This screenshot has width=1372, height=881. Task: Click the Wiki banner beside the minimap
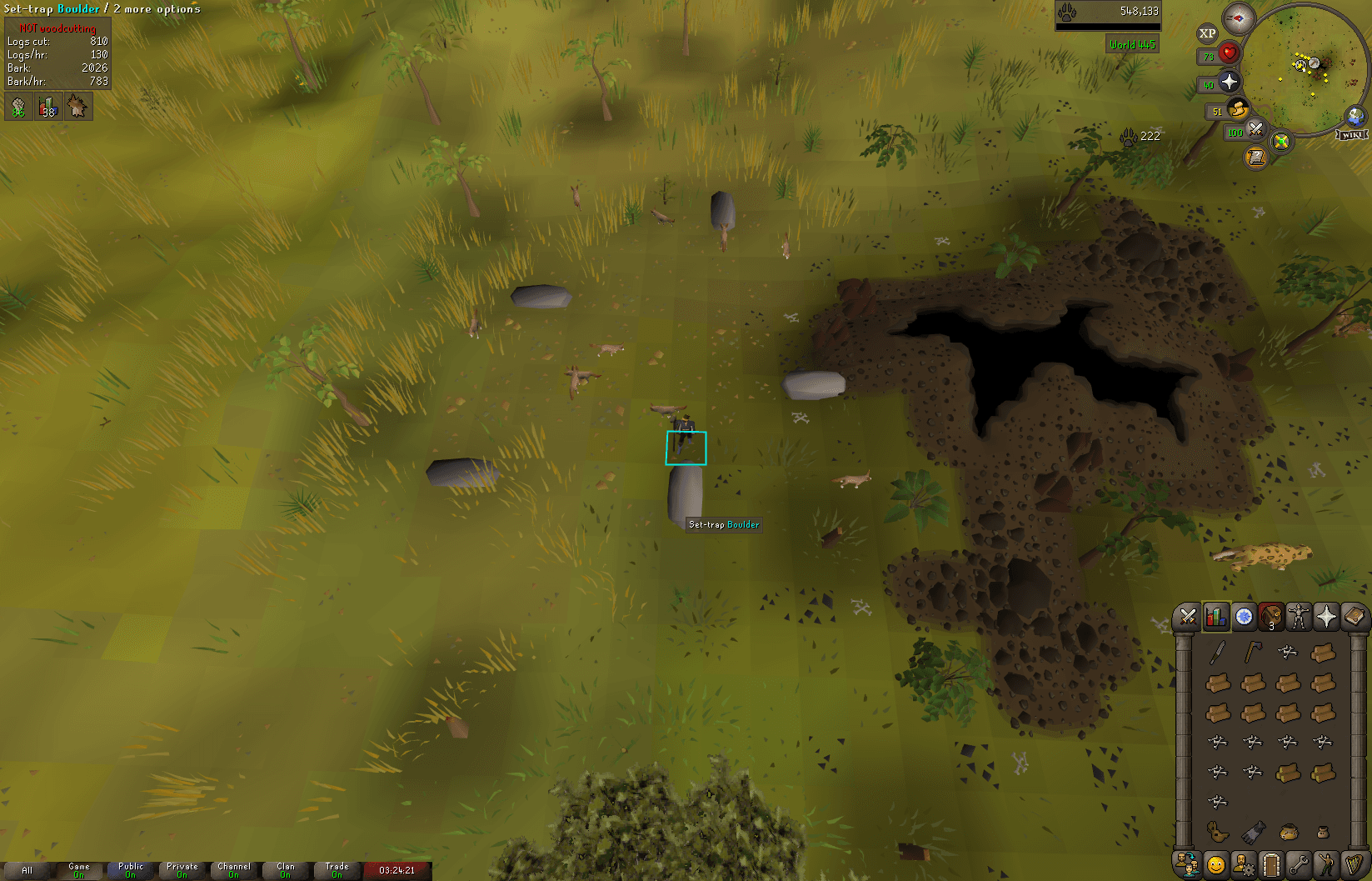pyautogui.click(x=1353, y=133)
